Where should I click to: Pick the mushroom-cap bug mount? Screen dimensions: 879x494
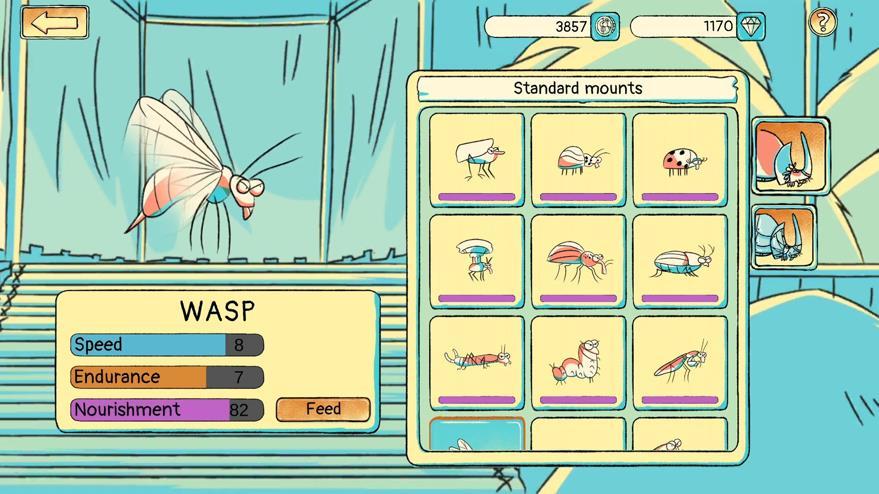pos(477,260)
